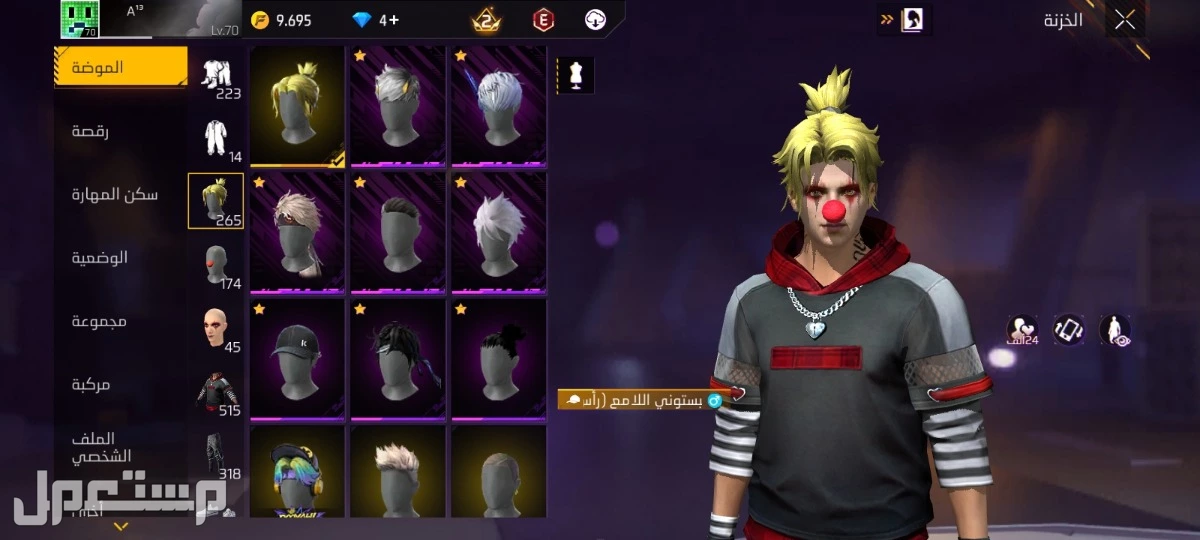The height and width of the screenshot is (540, 1200).
Task: Select the سكن المهارة skill skin tab
Action: 114,194
